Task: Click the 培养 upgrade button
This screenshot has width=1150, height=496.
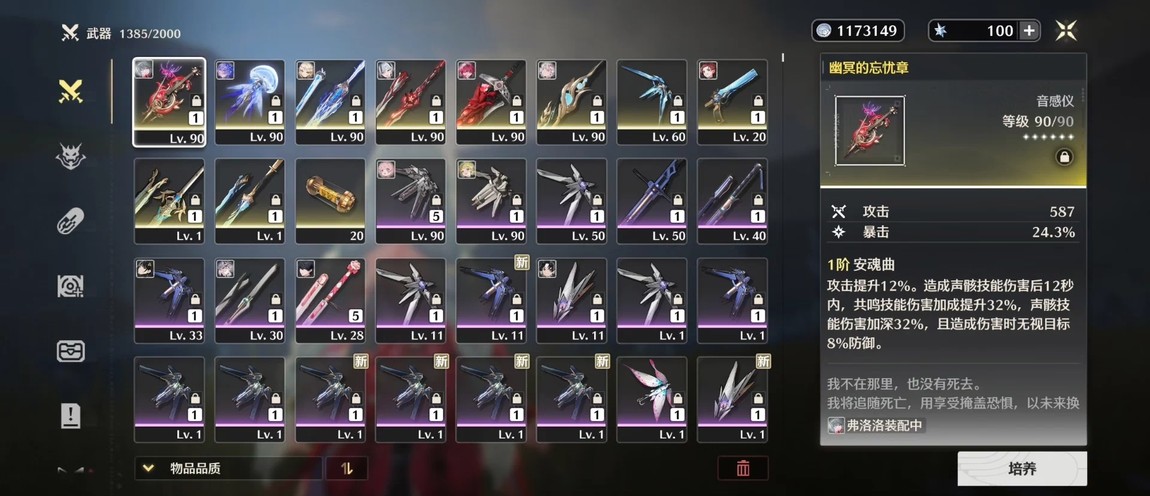Action: click(1022, 468)
